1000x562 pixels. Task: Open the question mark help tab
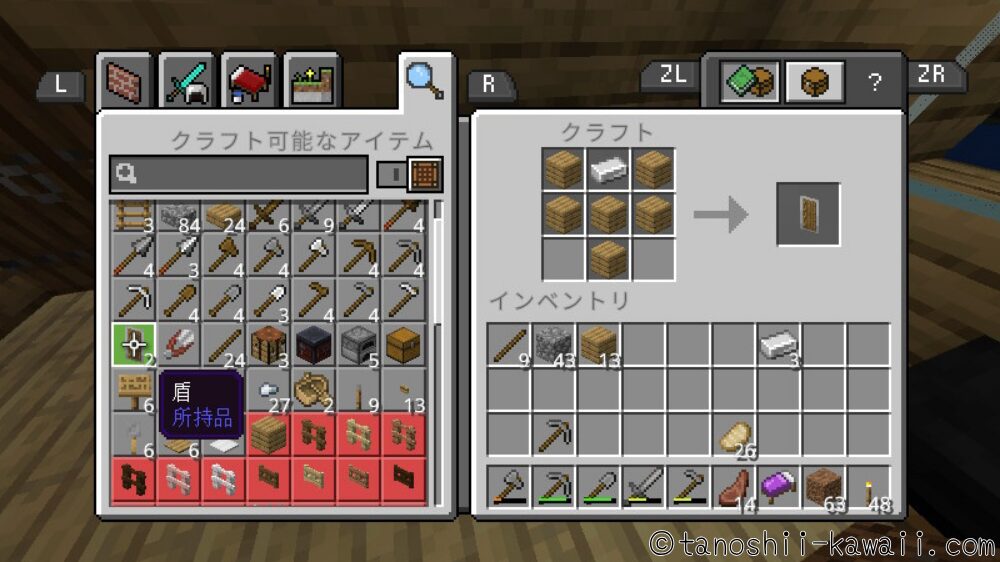pyautogui.click(x=875, y=82)
